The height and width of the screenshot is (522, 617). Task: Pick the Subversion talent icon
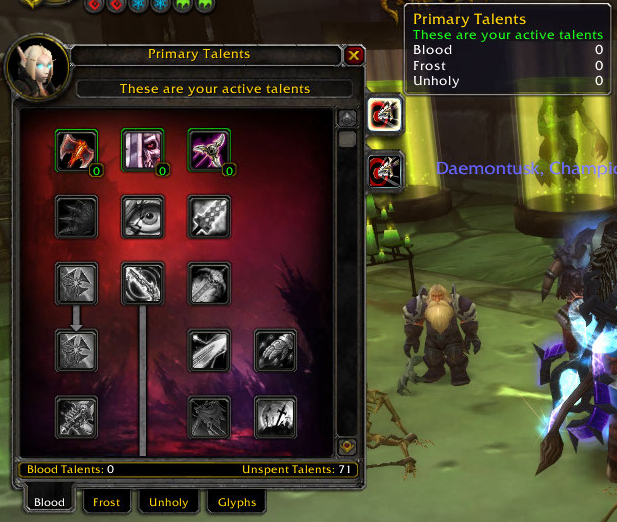[x=143, y=150]
